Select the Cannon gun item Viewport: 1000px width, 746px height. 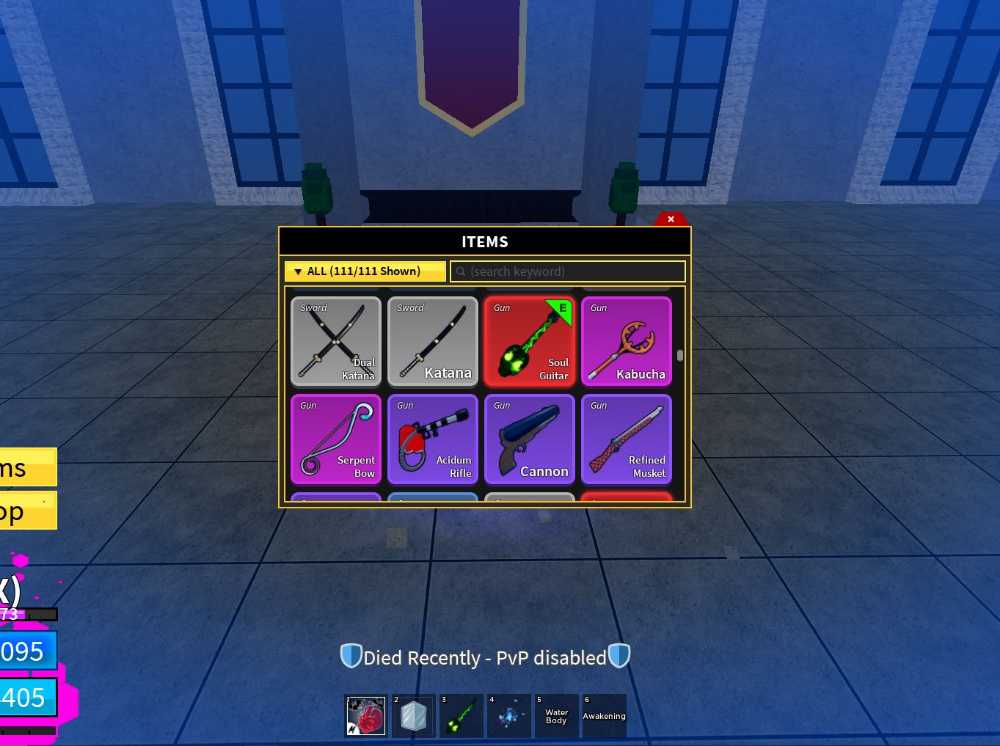point(530,439)
